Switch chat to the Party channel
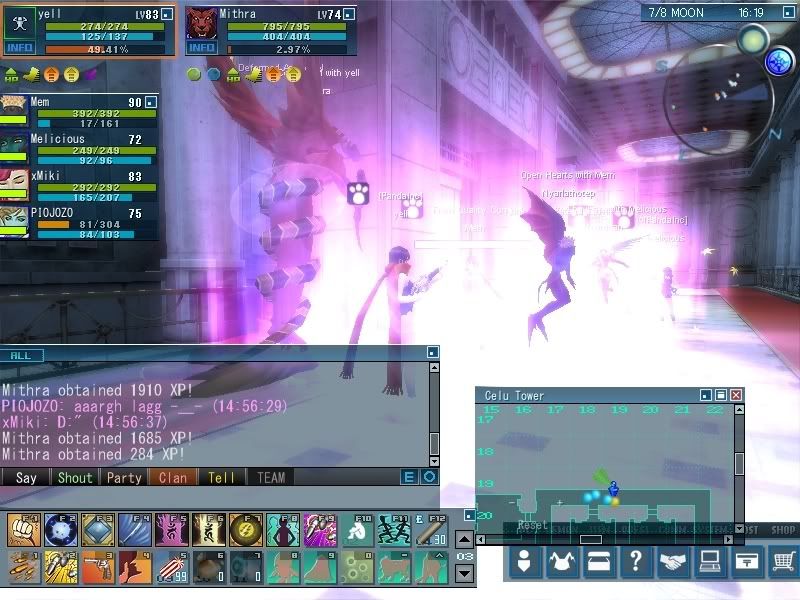 coord(124,478)
